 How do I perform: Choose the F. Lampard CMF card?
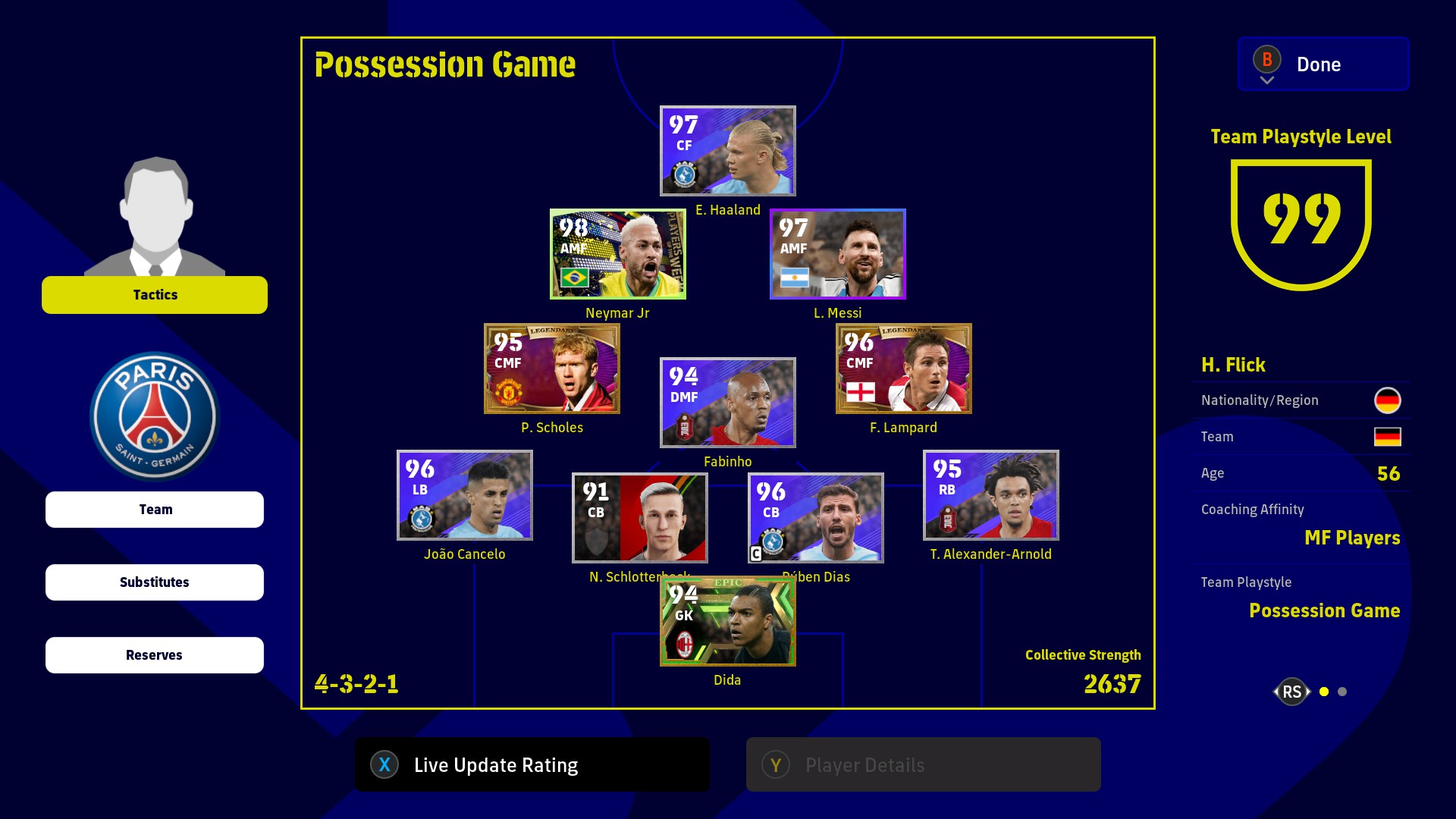903,369
